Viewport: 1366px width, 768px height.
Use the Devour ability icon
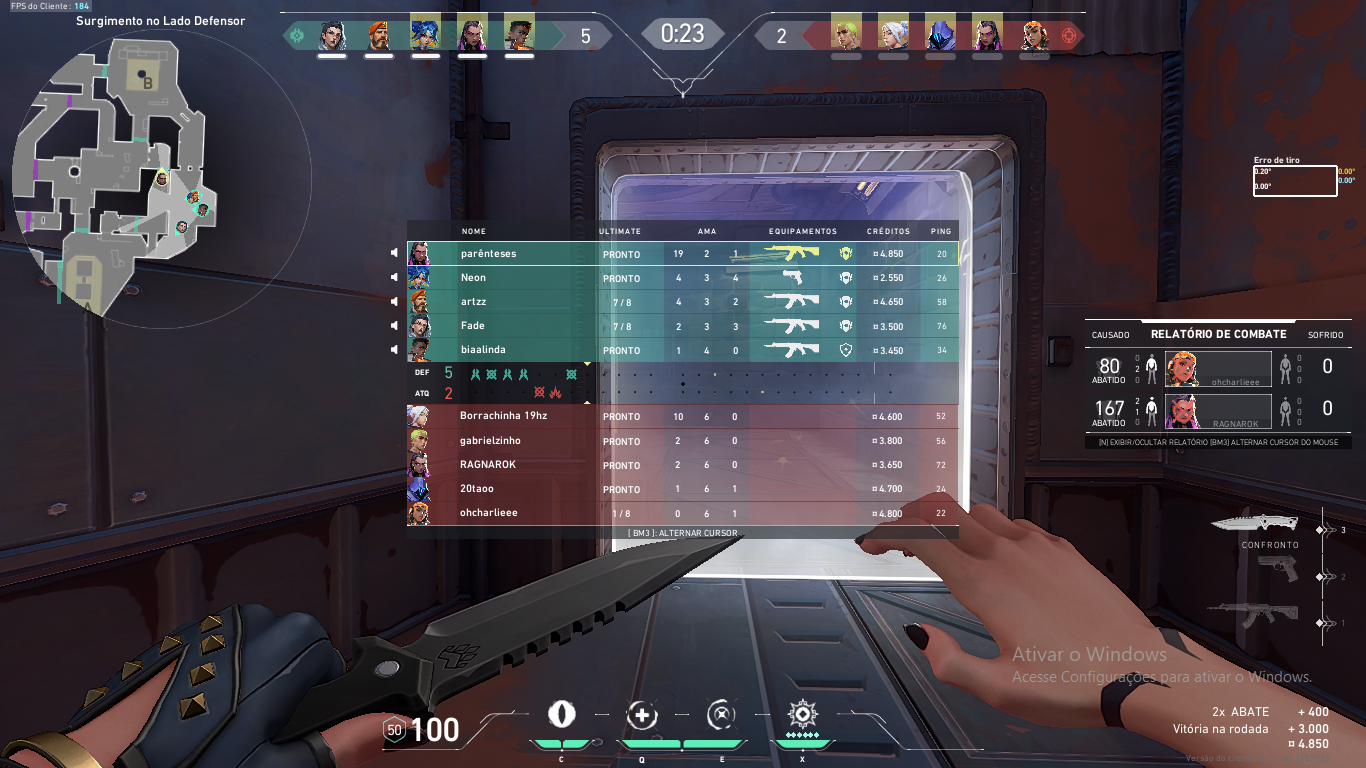pos(642,715)
